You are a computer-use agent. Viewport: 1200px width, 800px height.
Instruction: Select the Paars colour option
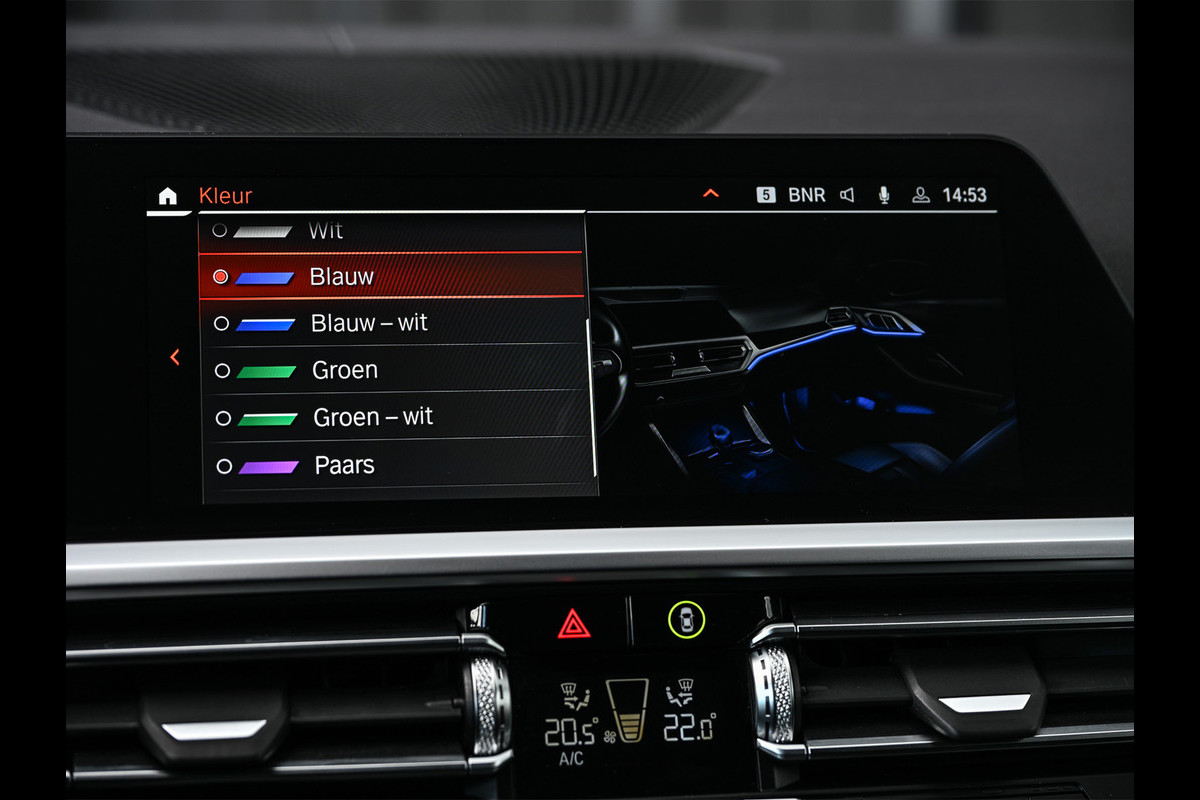click(344, 465)
